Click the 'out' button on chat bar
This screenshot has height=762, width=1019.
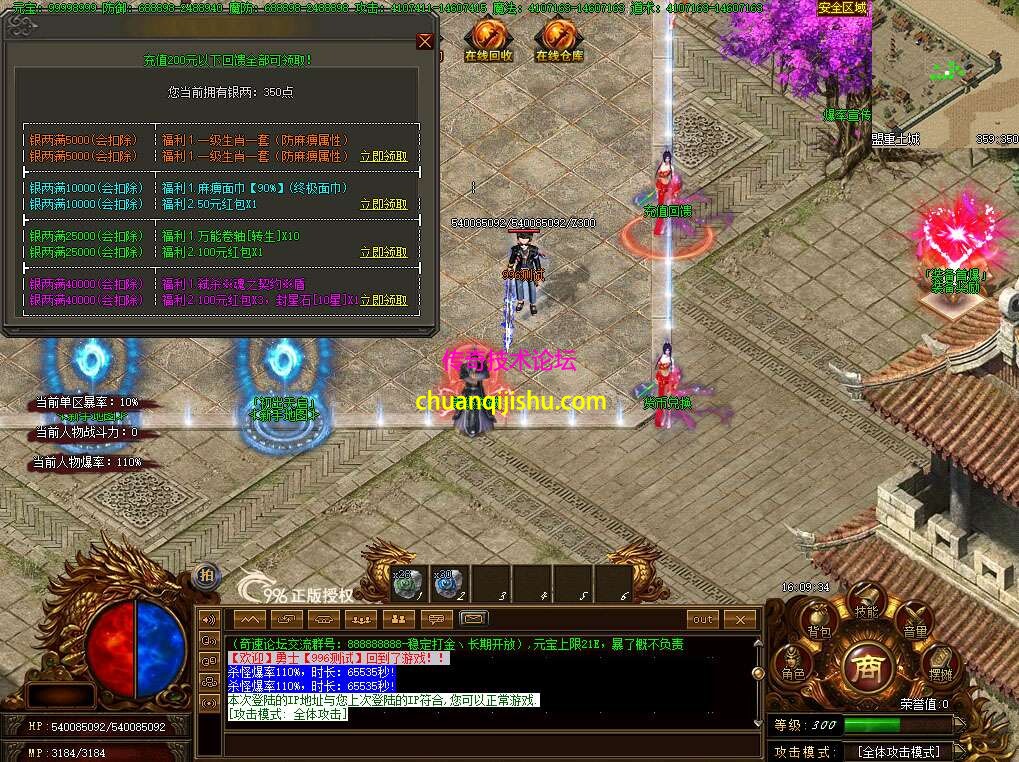tap(704, 619)
